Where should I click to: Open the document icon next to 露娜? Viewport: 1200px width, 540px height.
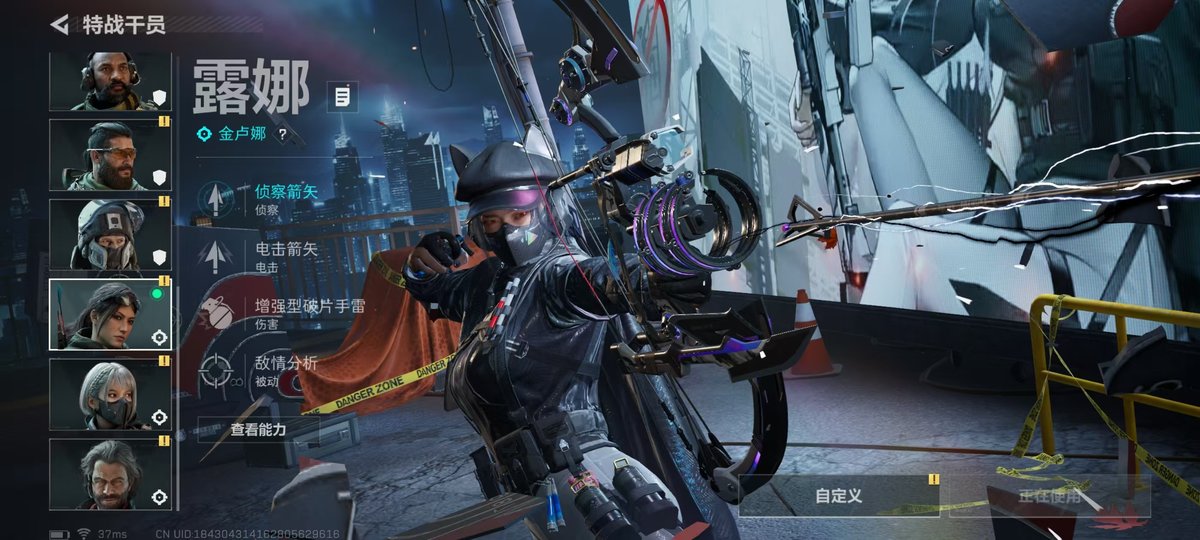tap(342, 97)
